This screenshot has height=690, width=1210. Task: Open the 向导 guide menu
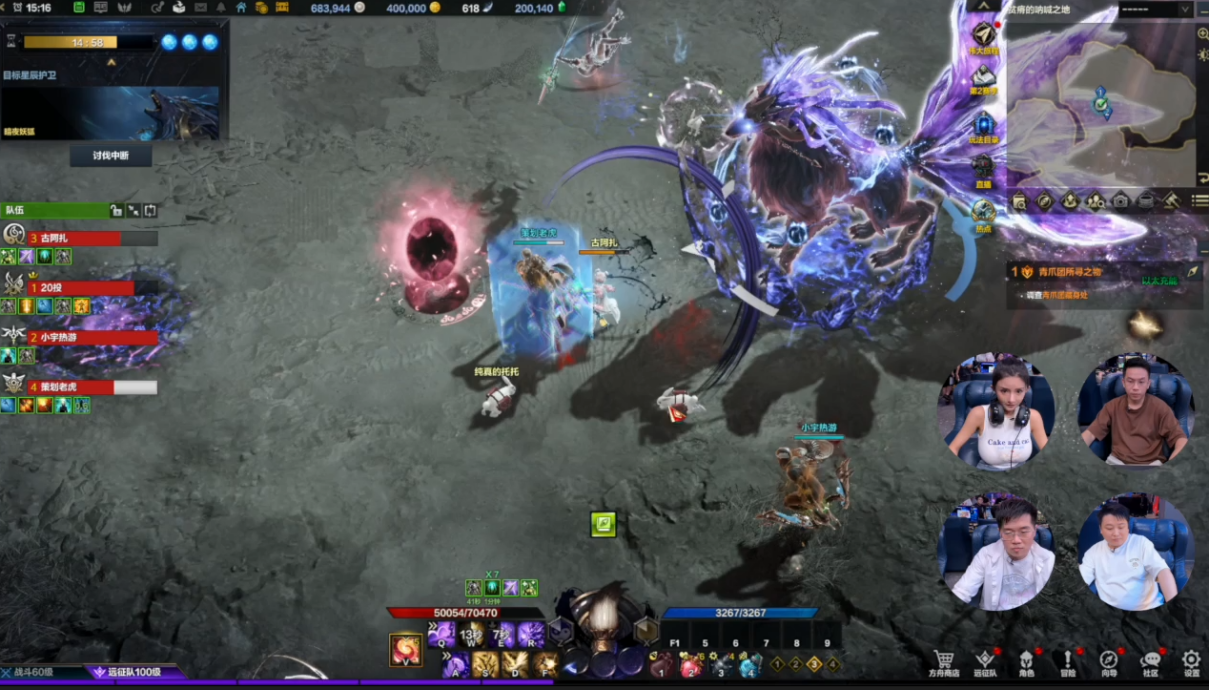pos(1108,661)
